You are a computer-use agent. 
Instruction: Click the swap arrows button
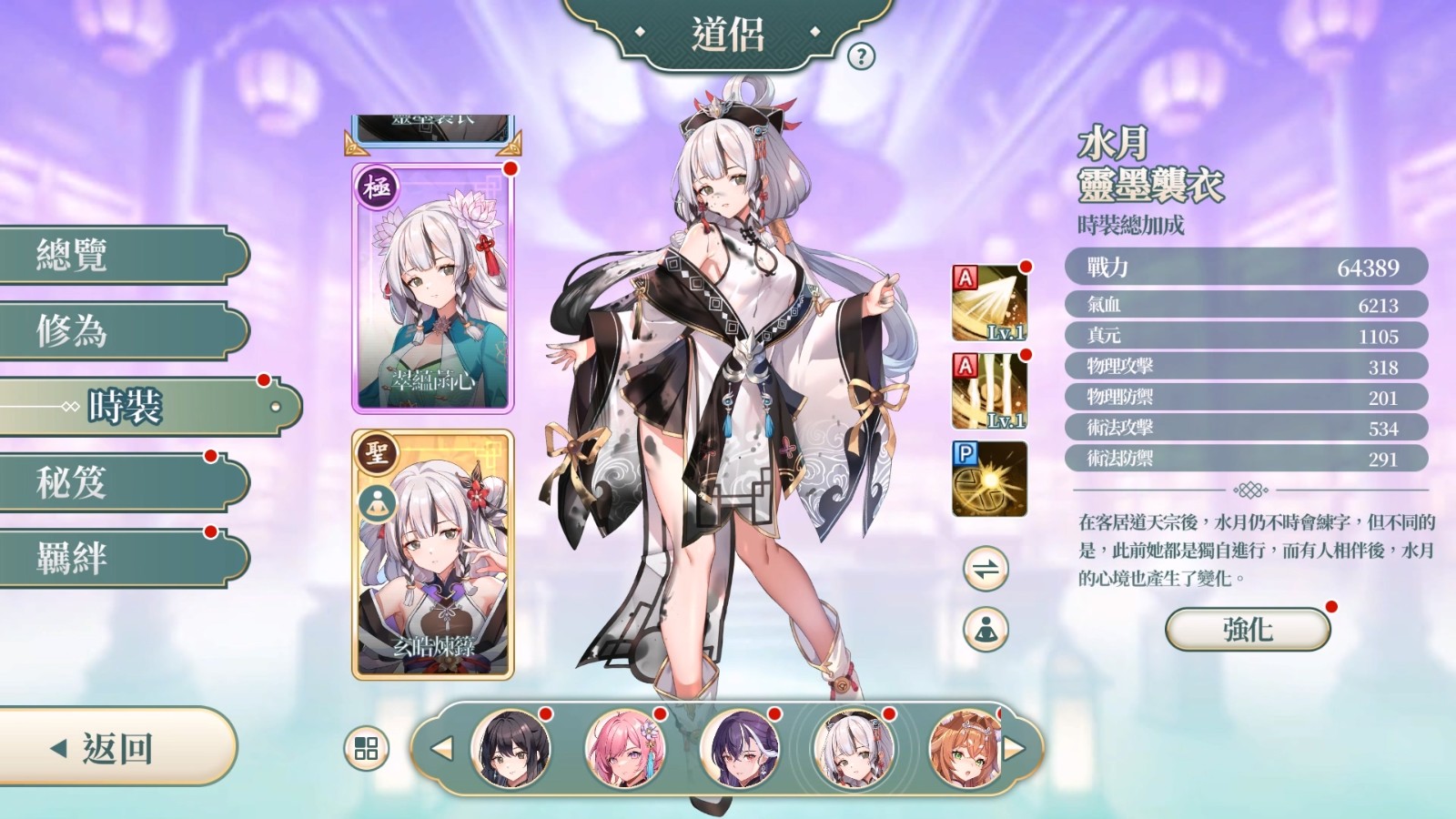point(986,570)
